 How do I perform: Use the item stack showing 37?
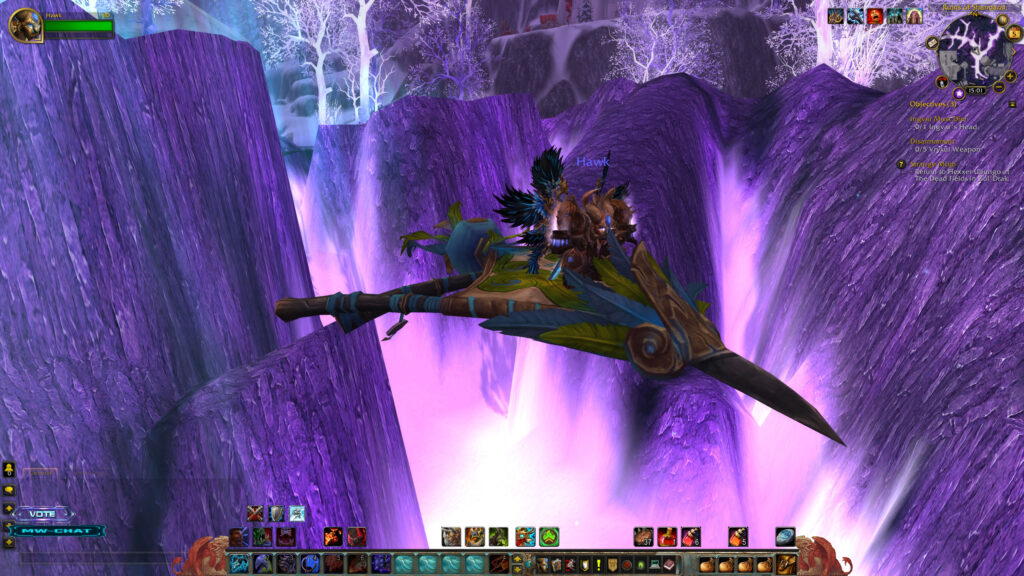point(643,537)
